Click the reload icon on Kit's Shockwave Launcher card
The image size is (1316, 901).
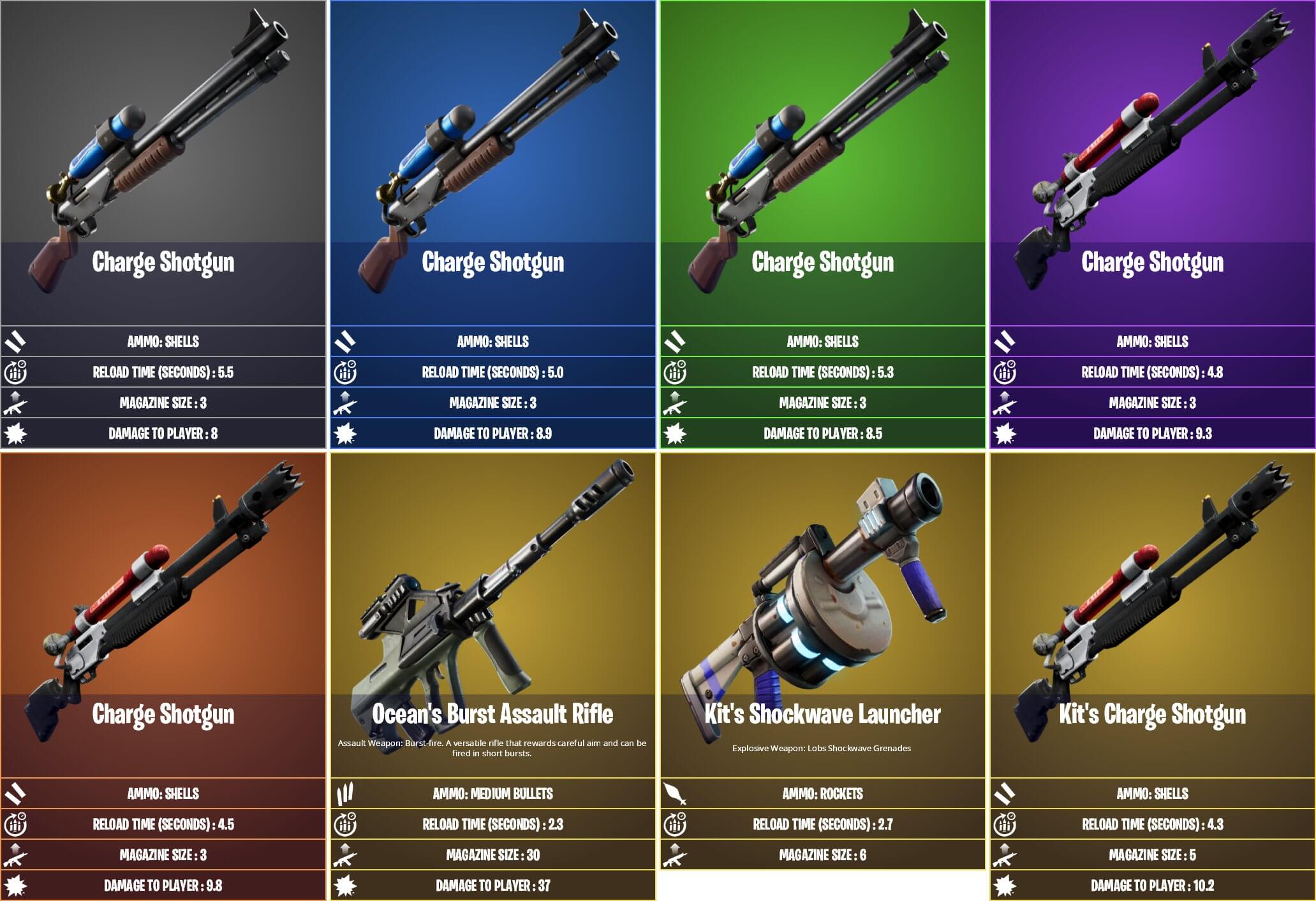(x=674, y=824)
